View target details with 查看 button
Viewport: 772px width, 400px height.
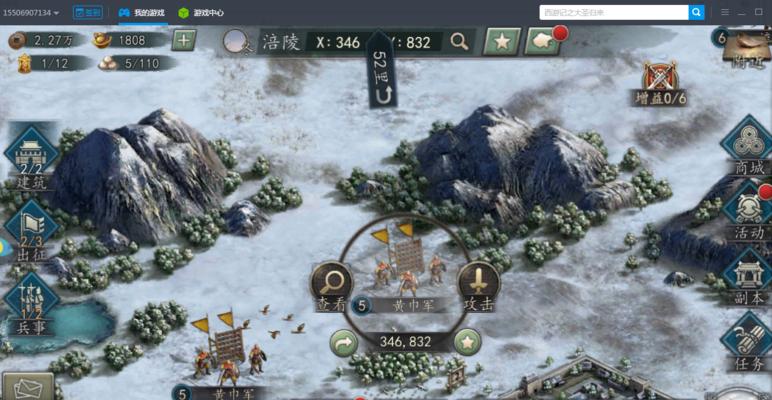tap(331, 285)
